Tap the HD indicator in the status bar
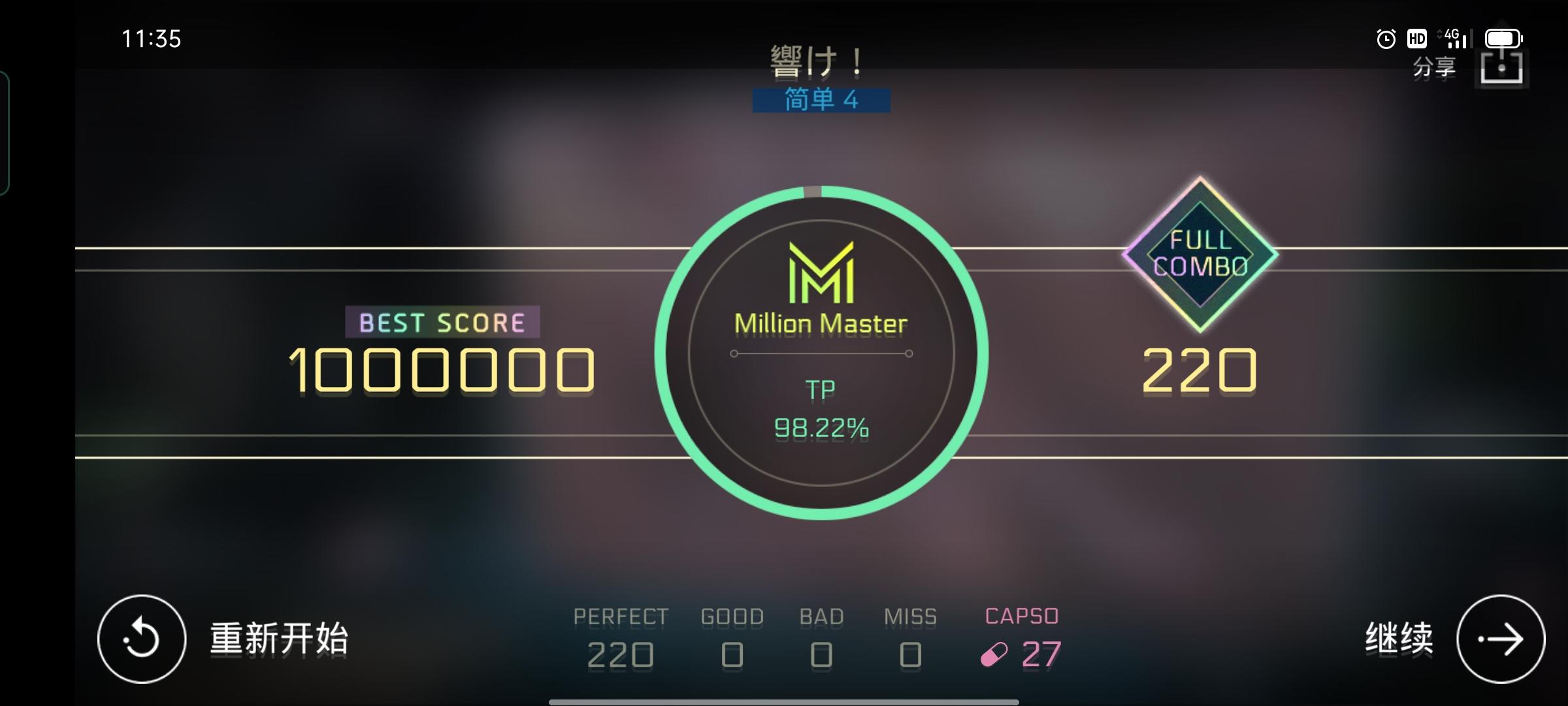Viewport: 1568px width, 706px height. click(x=1417, y=39)
